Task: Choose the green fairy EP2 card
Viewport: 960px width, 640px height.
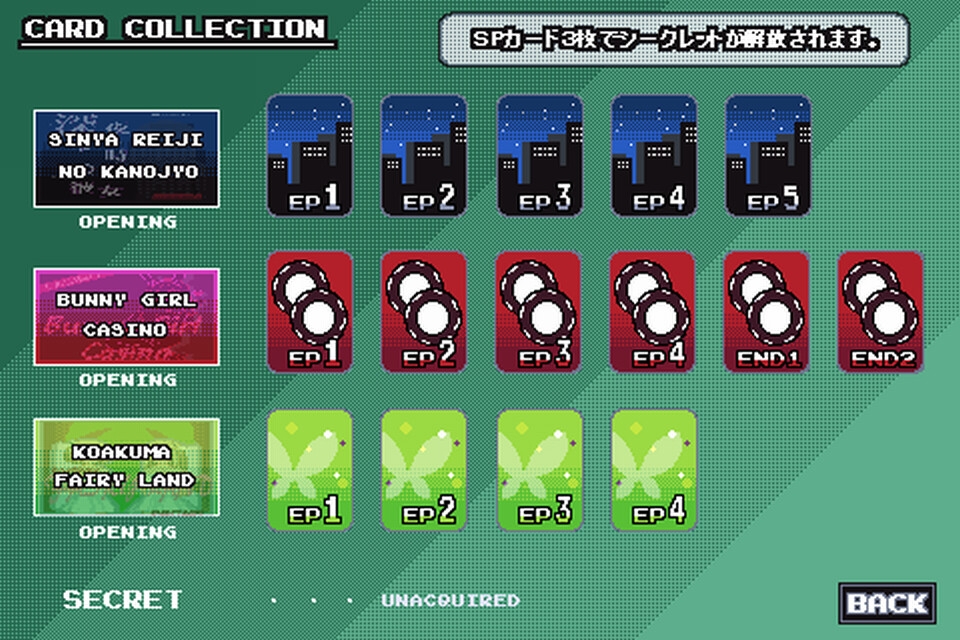Action: pos(424,470)
